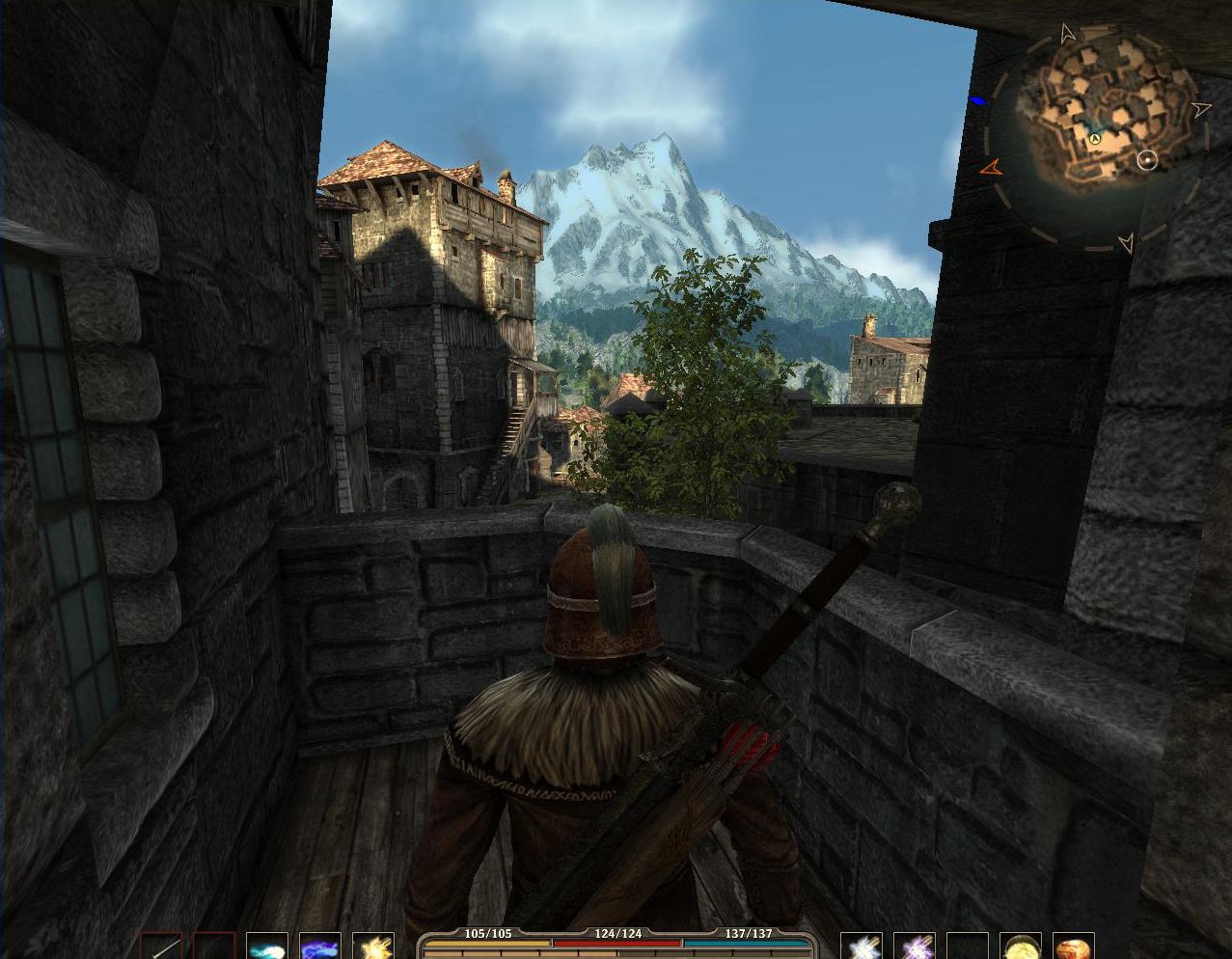Consume the yellow stew pot item
1232x959 pixels.
click(1020, 946)
